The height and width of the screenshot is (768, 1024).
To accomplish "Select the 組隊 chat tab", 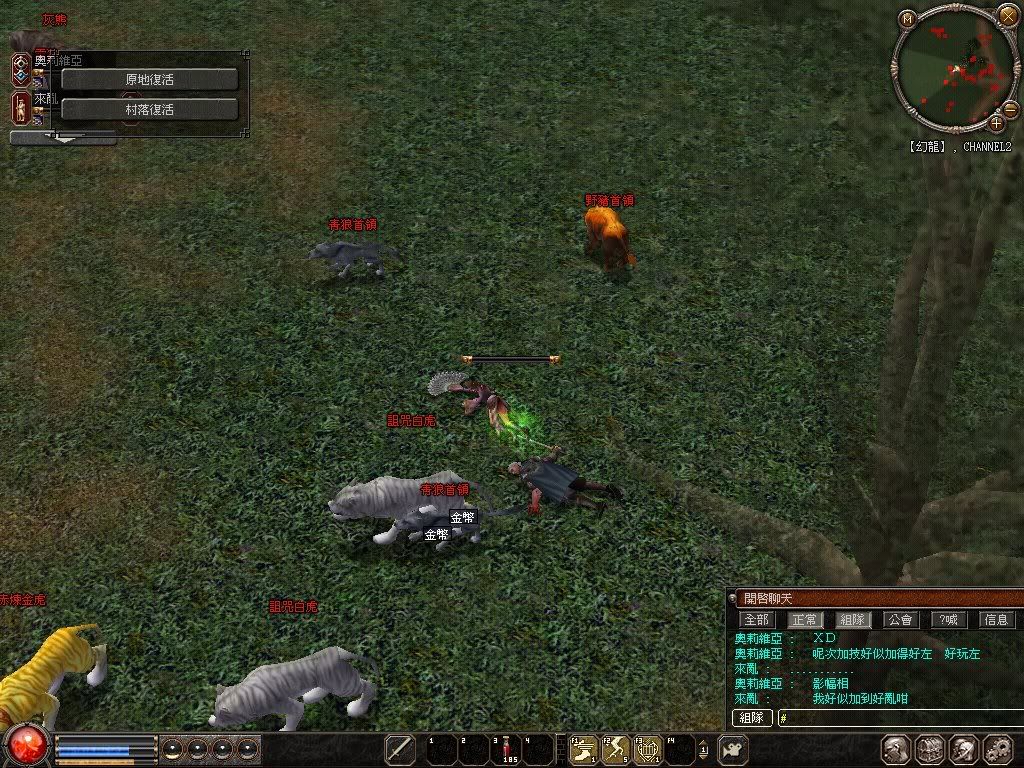I will tap(852, 620).
